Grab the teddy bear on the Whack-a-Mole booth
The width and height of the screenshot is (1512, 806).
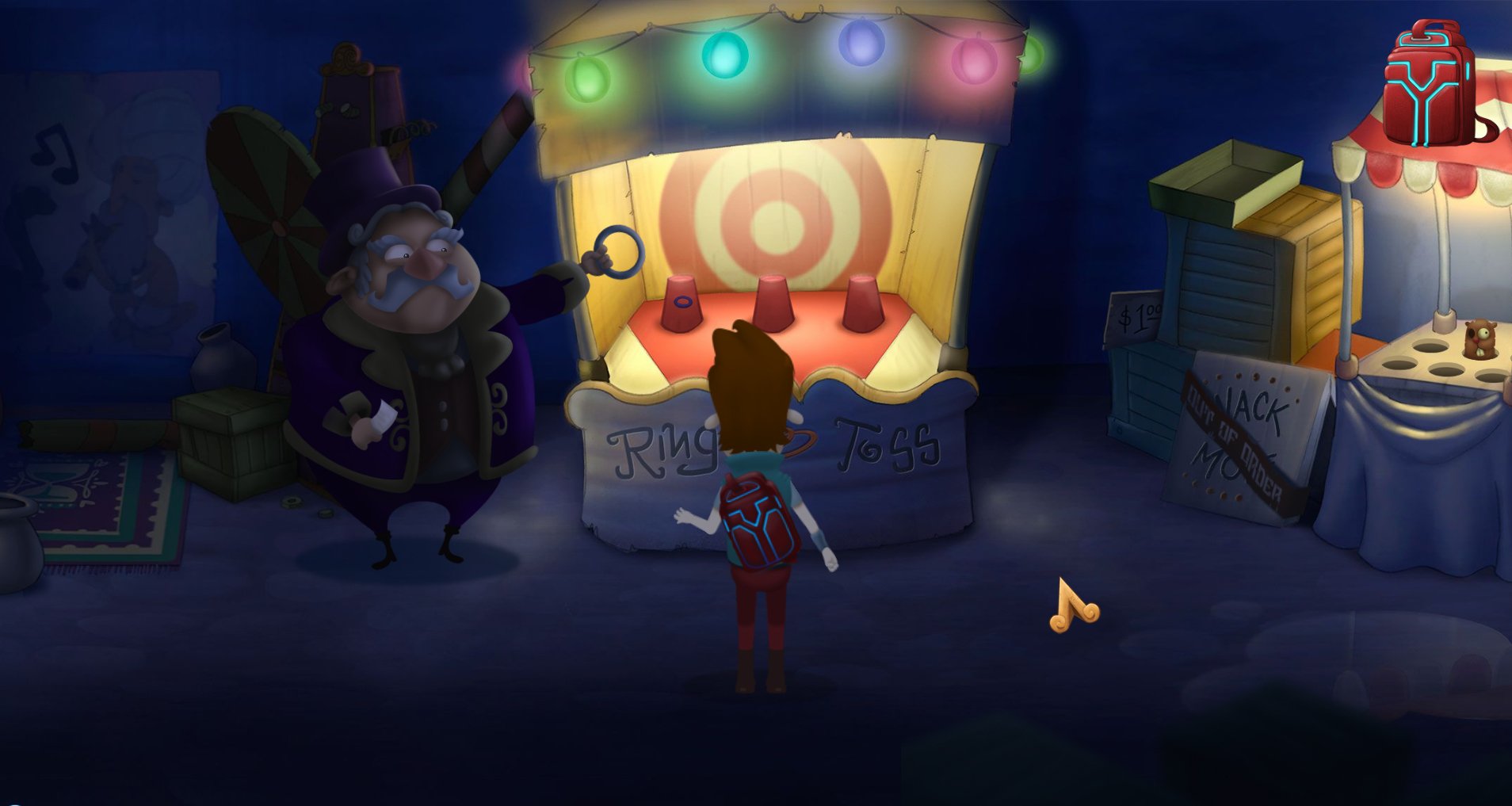(1479, 339)
